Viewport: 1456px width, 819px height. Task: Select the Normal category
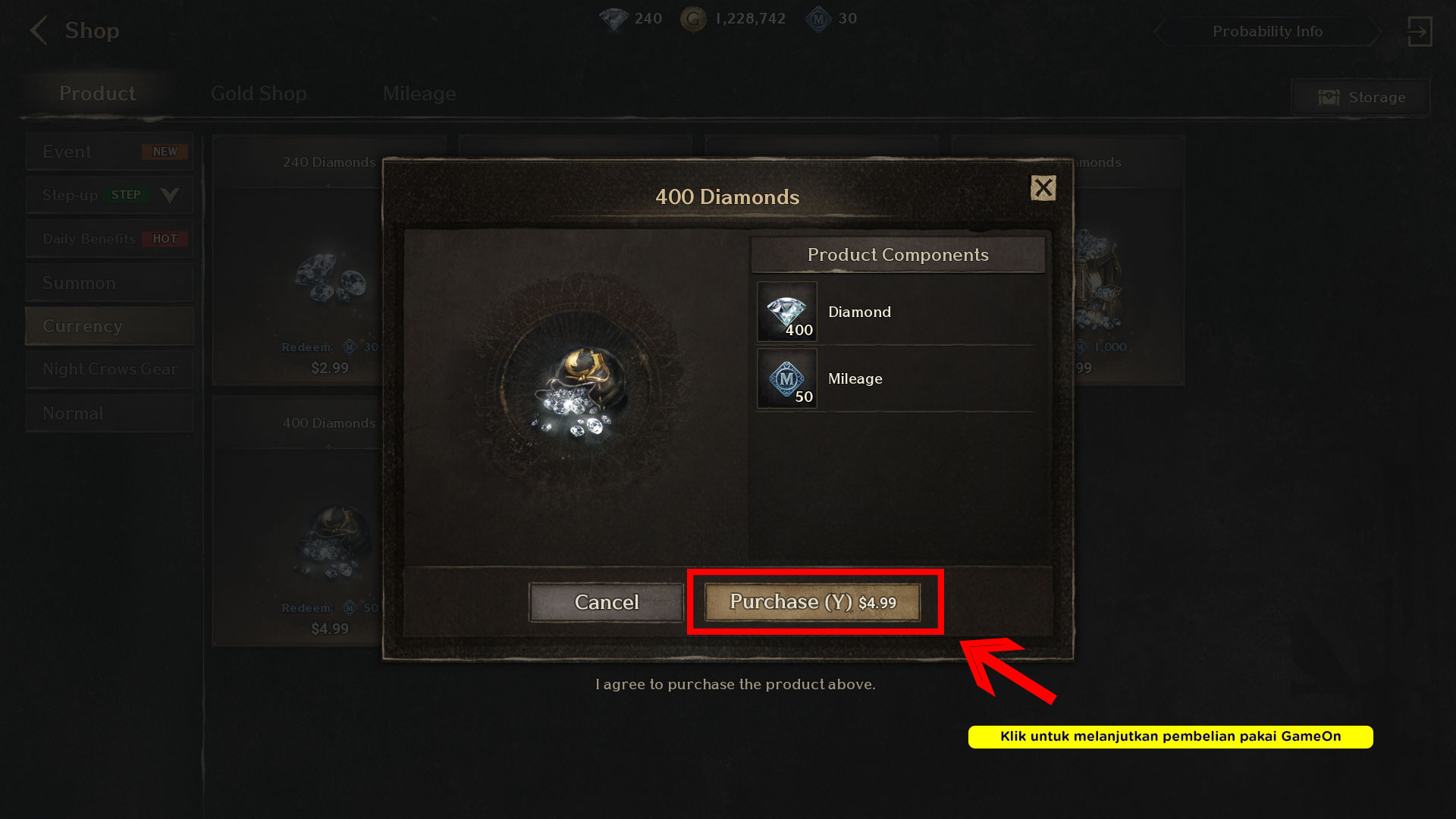point(109,413)
